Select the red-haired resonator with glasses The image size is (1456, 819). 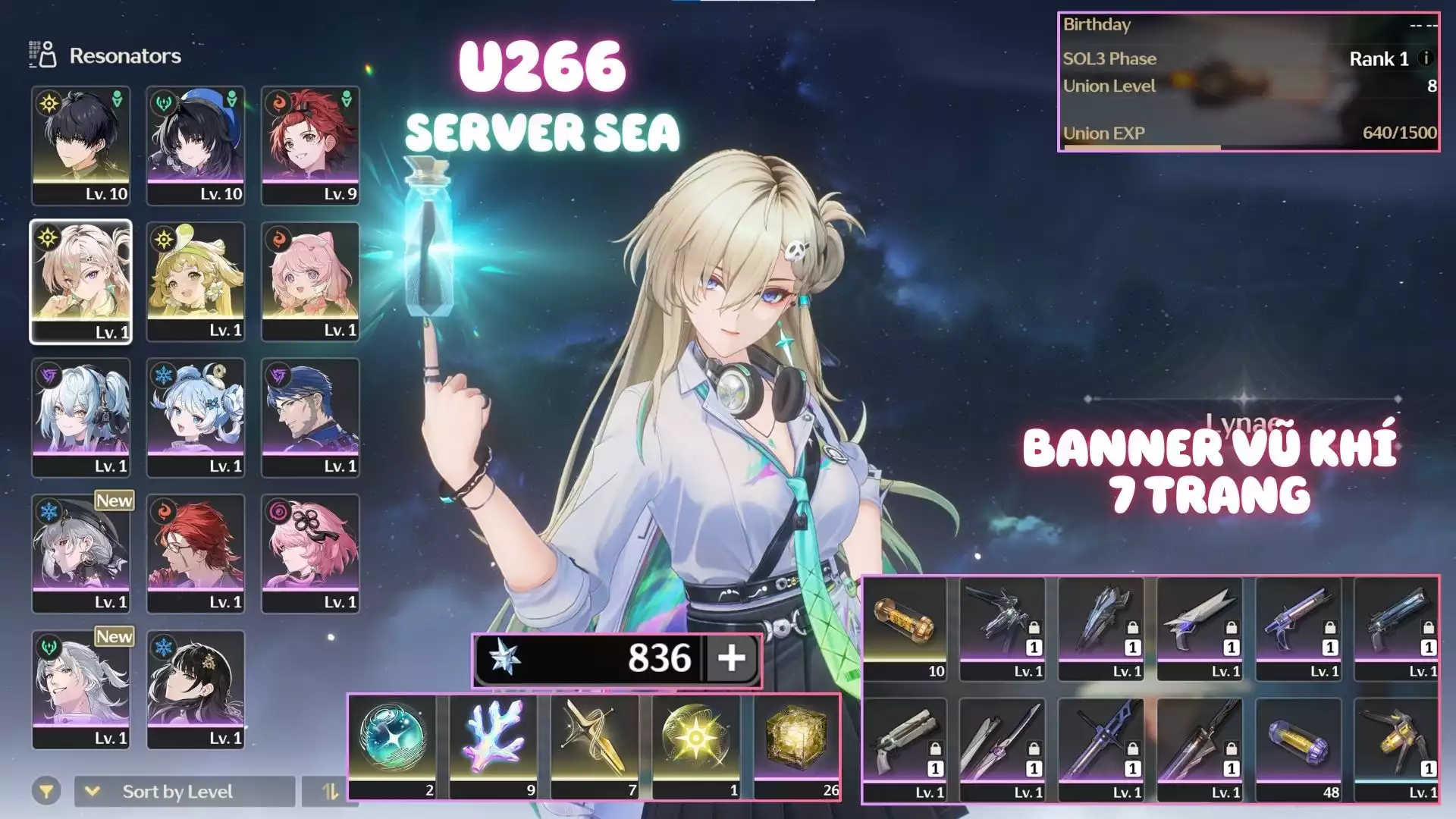pos(196,554)
